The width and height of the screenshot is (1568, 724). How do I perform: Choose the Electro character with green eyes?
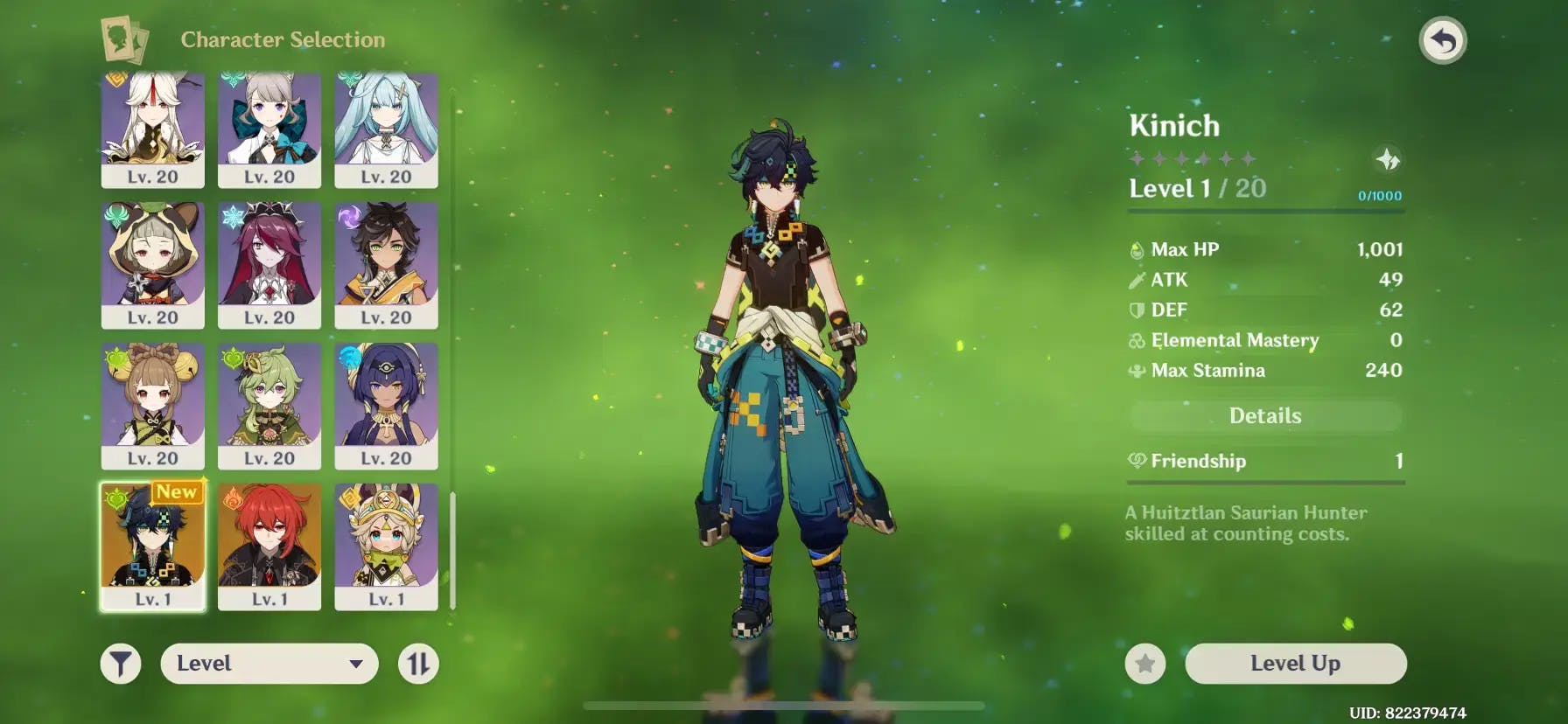pyautogui.click(x=386, y=264)
